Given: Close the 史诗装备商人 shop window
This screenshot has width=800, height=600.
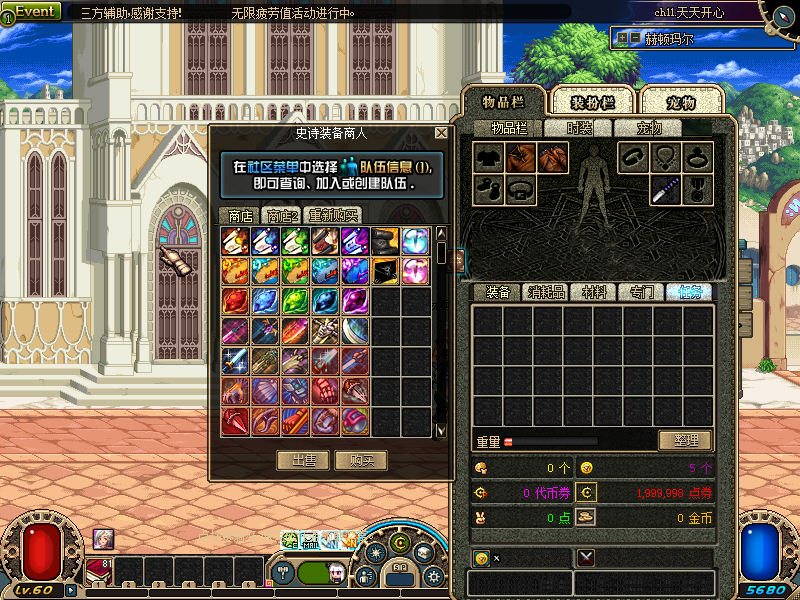Looking at the screenshot, I should click(441, 133).
